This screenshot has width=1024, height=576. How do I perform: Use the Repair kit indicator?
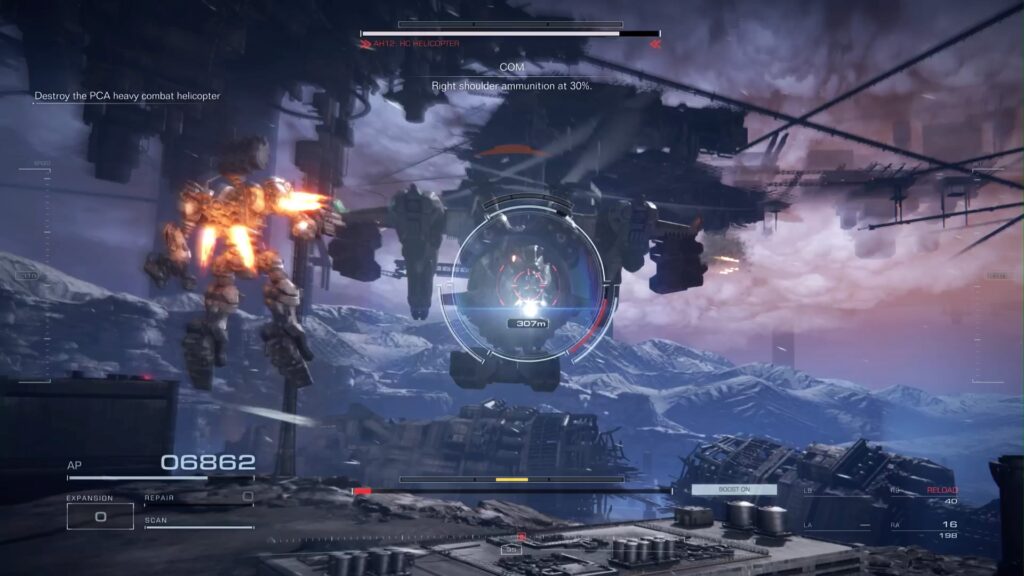point(199,497)
